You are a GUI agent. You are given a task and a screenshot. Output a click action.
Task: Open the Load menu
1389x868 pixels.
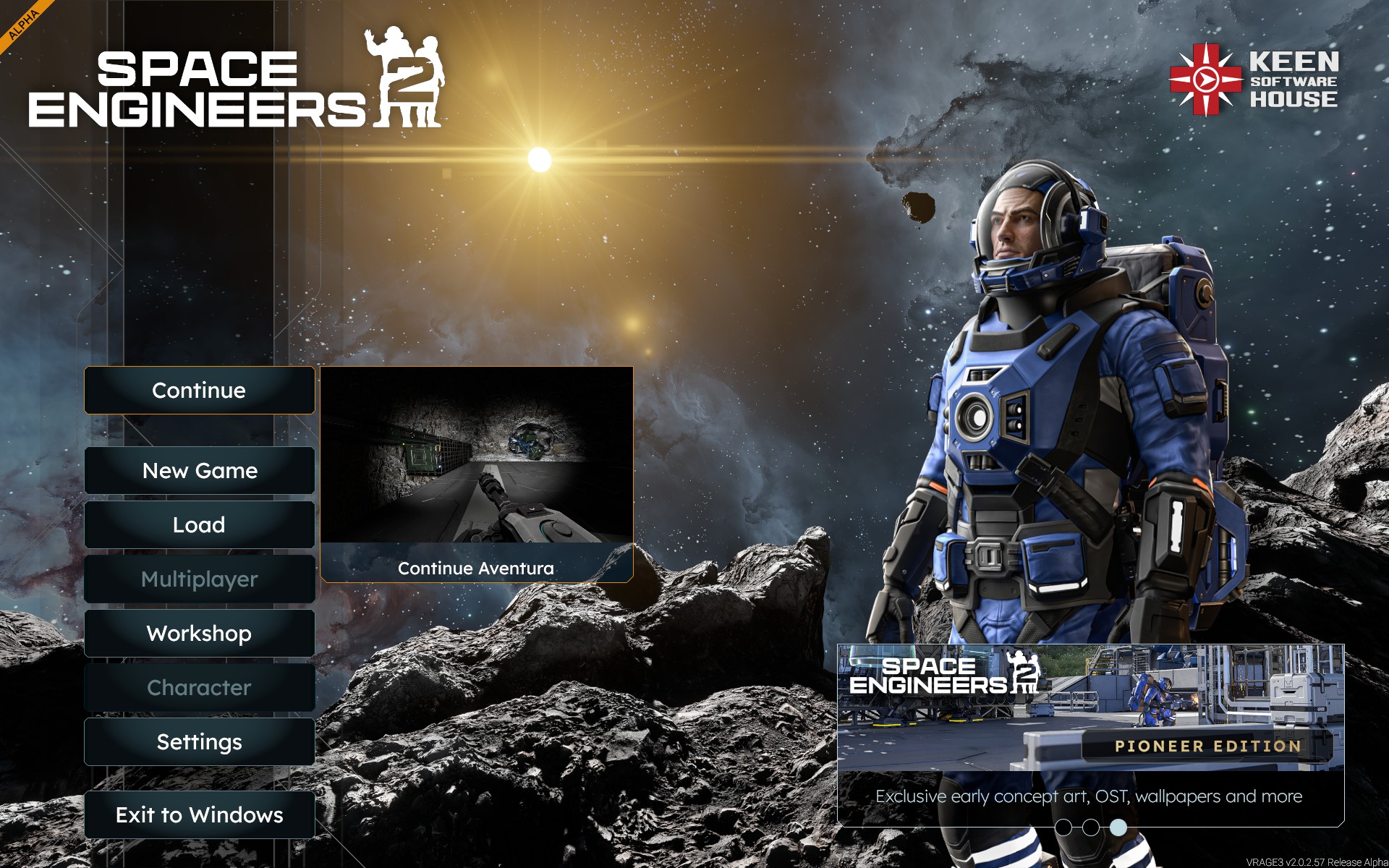click(199, 525)
